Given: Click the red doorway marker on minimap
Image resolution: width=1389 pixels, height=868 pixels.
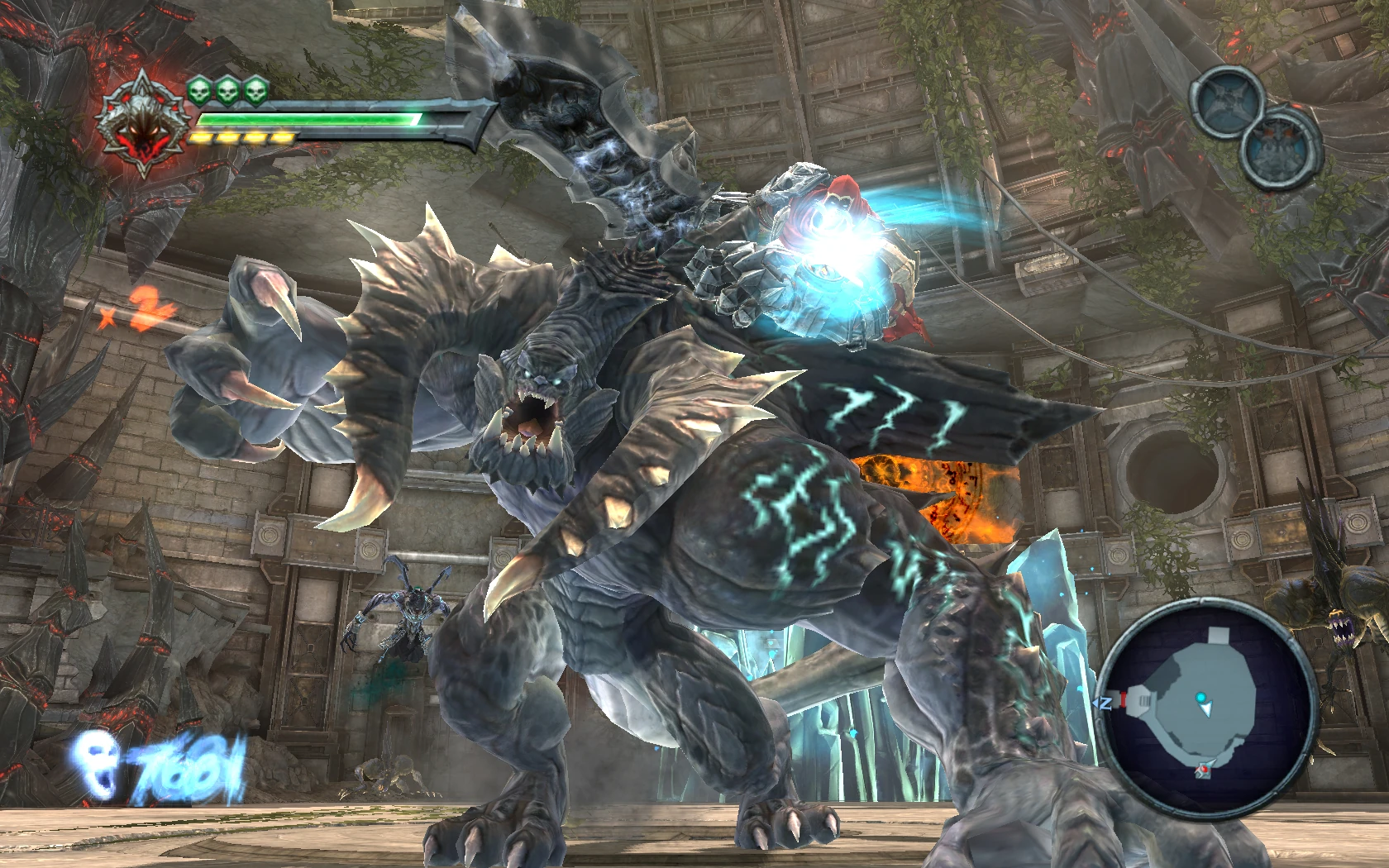Looking at the screenshot, I should pos(1123,701).
